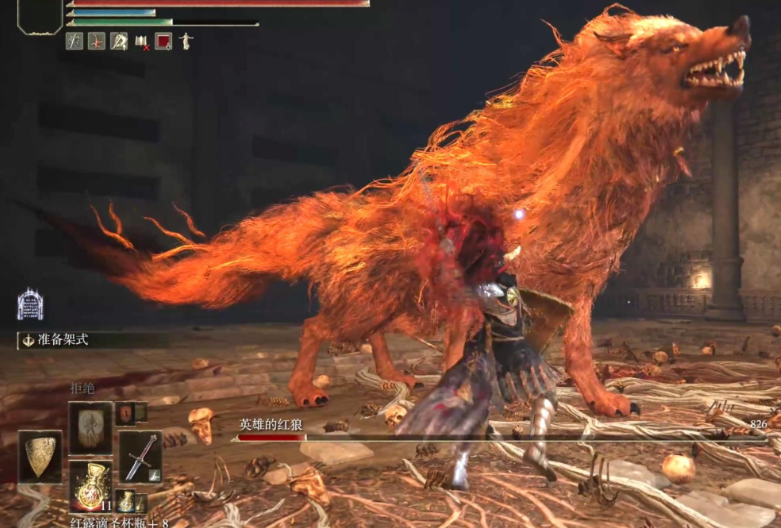Click the dark red square status icon
The image size is (781, 528).
(163, 41)
